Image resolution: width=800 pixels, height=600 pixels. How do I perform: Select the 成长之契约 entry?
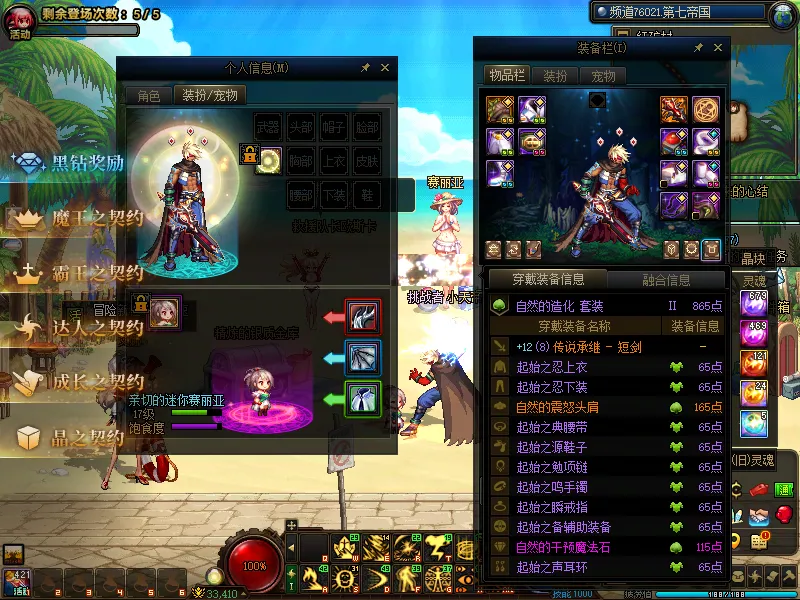tap(98, 382)
